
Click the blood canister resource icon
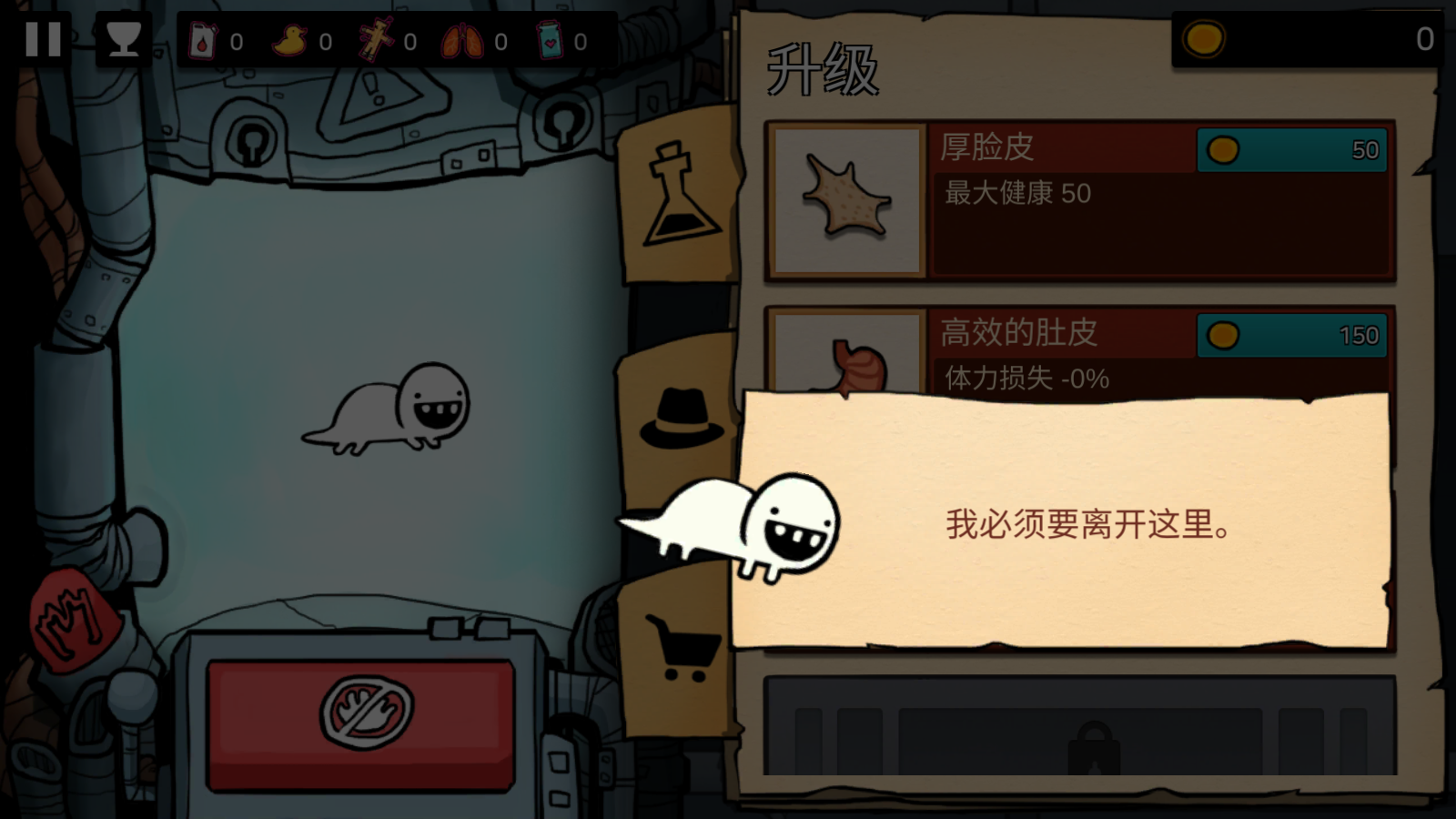[x=202, y=40]
